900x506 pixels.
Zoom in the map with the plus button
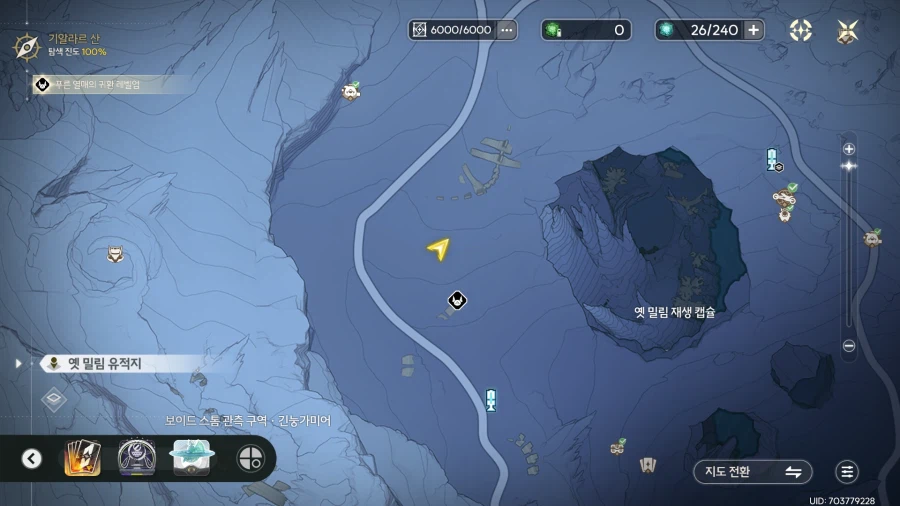click(849, 149)
